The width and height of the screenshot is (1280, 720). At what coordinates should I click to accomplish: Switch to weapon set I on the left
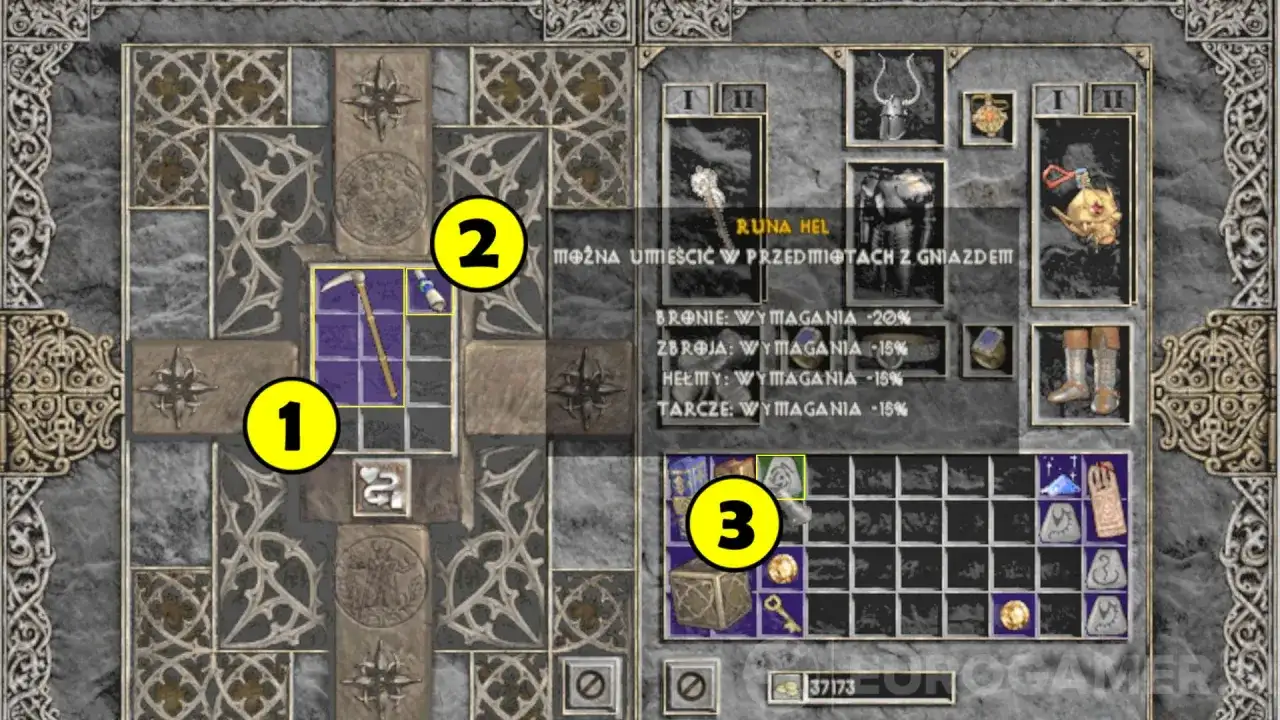[688, 100]
